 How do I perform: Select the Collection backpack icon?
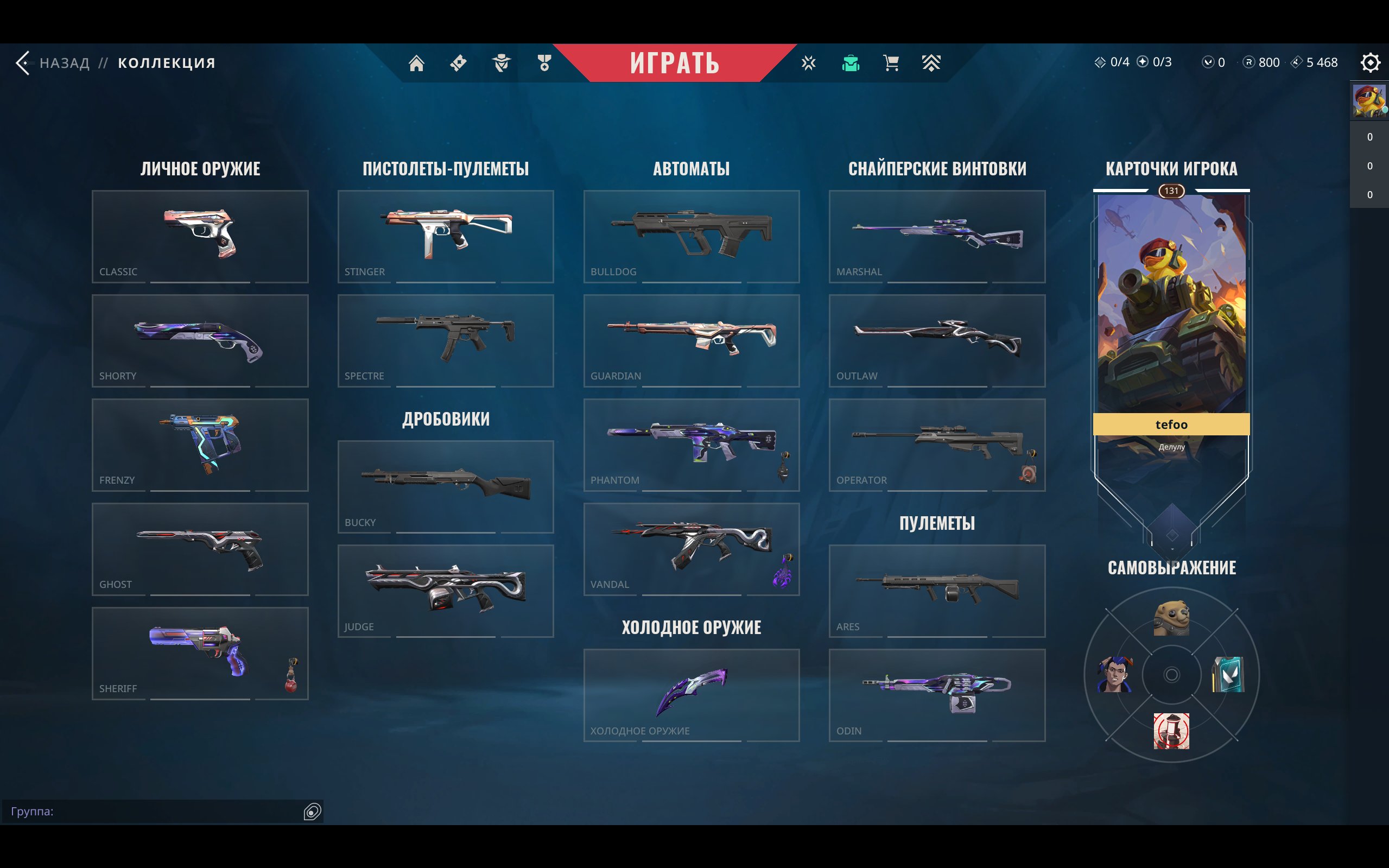tap(851, 63)
